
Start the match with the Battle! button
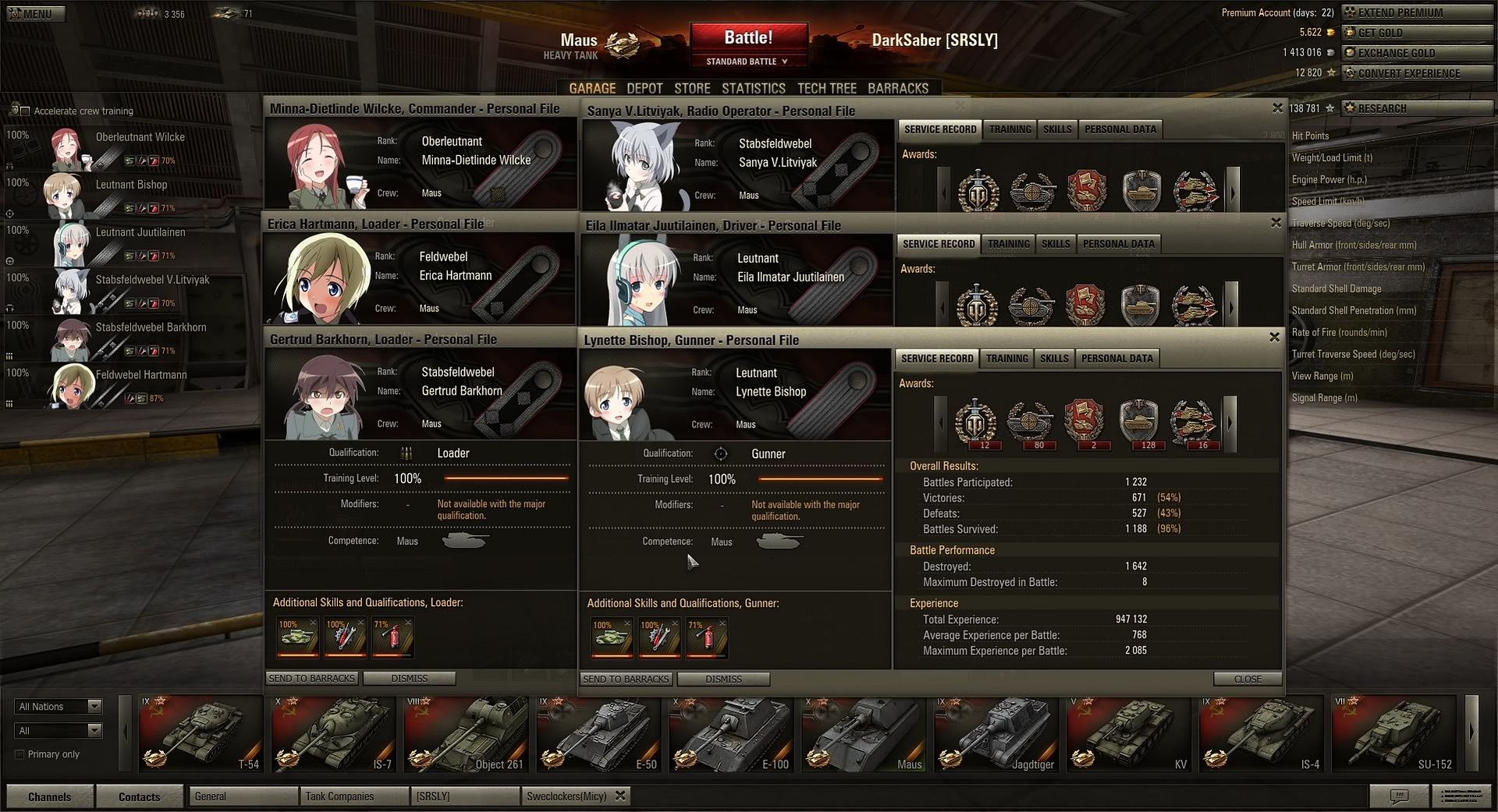click(747, 38)
